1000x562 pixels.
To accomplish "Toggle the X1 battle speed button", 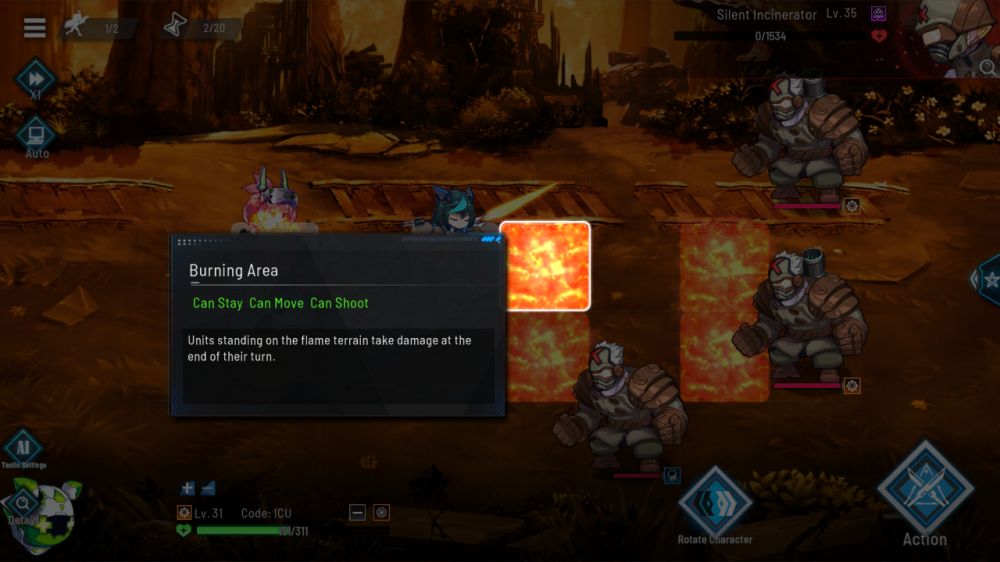I will point(35,78).
